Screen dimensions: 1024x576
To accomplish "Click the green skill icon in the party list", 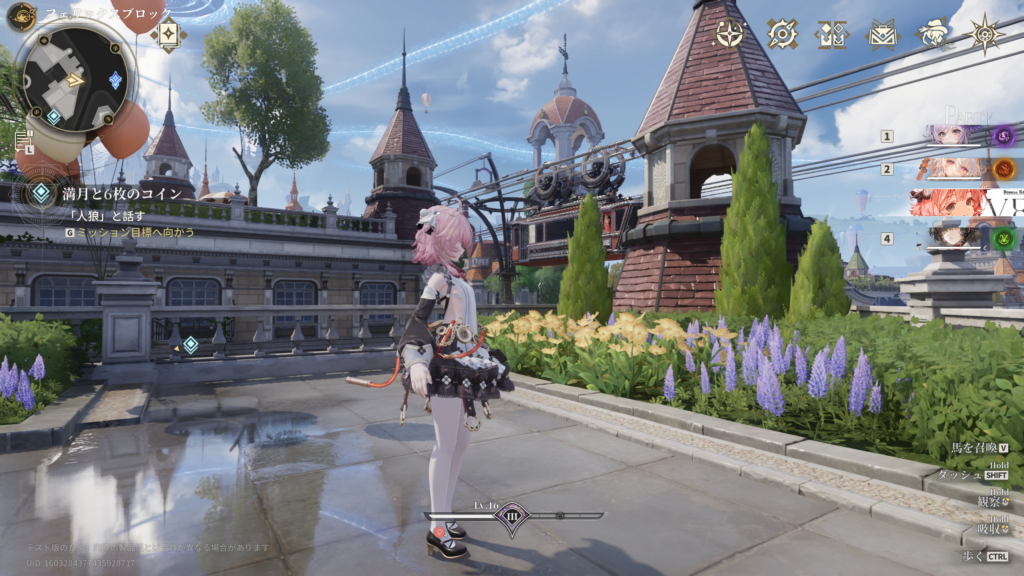I will 1003,238.
